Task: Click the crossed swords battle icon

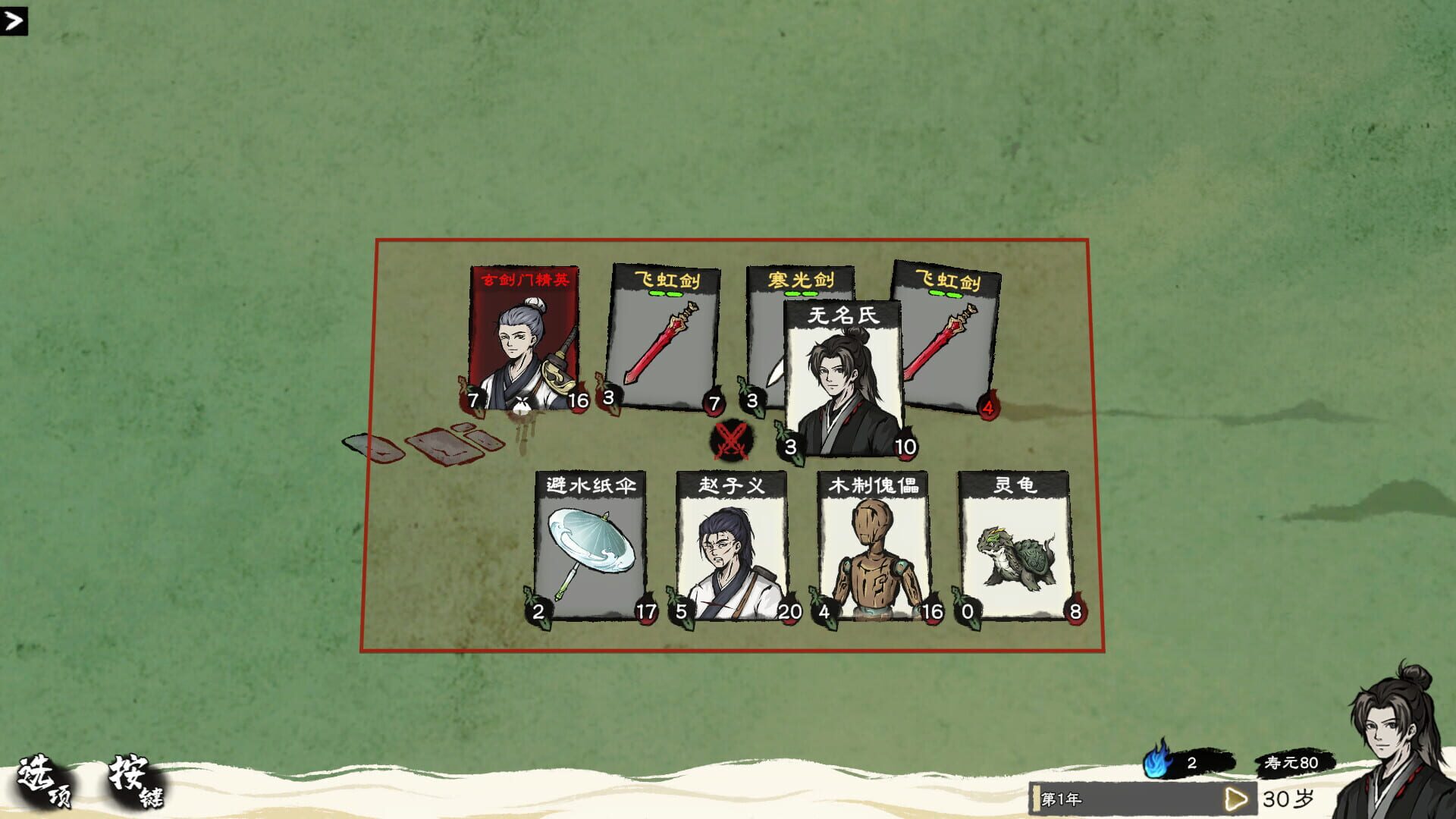Action: (730, 441)
